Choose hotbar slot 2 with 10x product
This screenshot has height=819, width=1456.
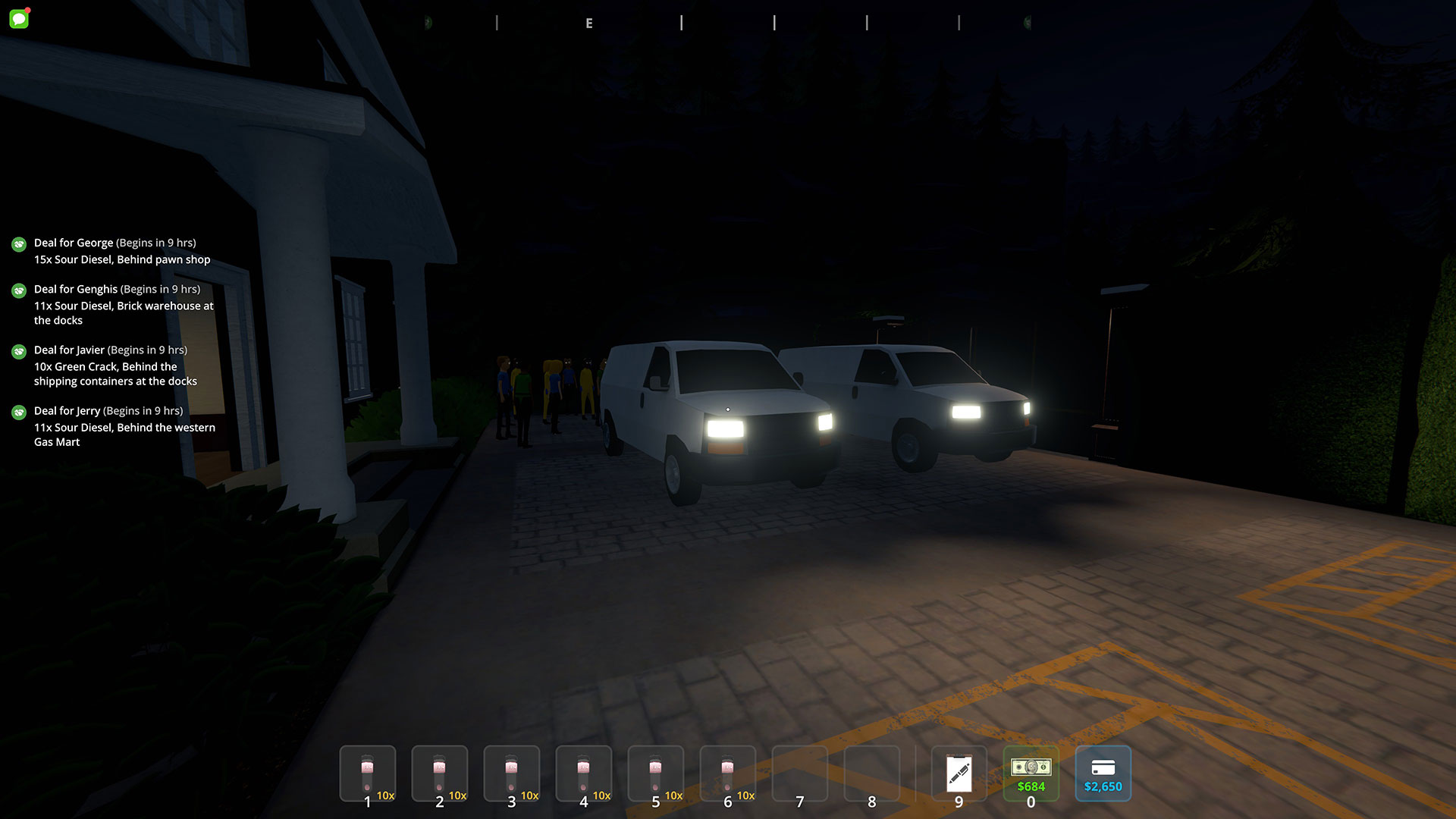coord(440,773)
